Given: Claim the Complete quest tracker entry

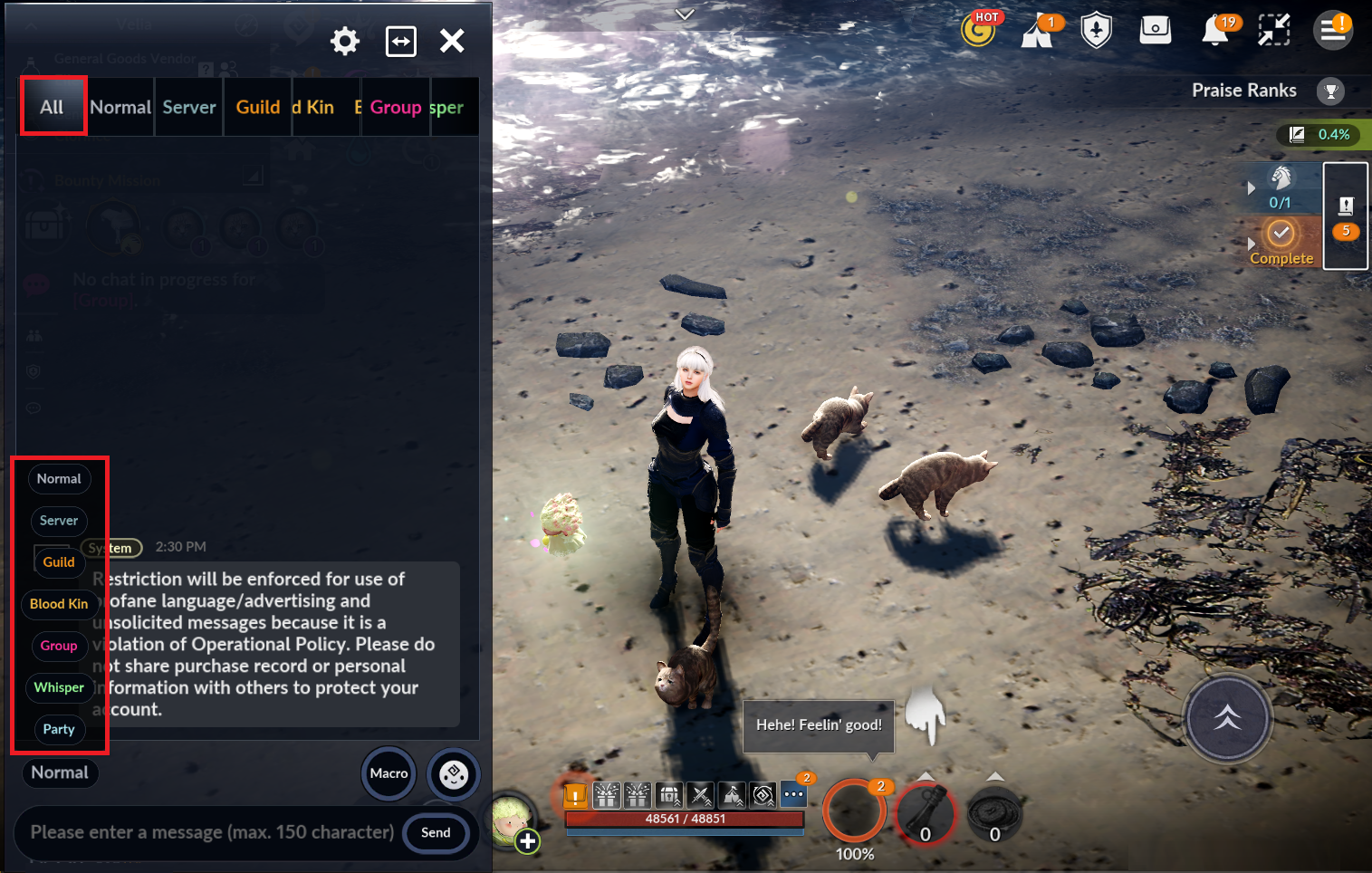Looking at the screenshot, I should [1281, 241].
